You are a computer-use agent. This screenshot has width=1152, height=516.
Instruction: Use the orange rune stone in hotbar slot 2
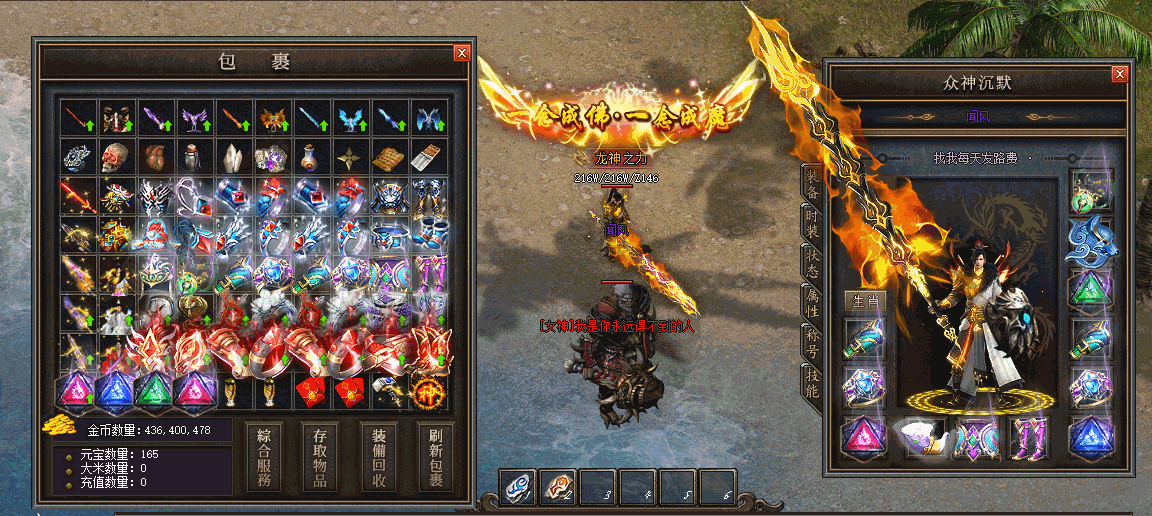pos(558,487)
